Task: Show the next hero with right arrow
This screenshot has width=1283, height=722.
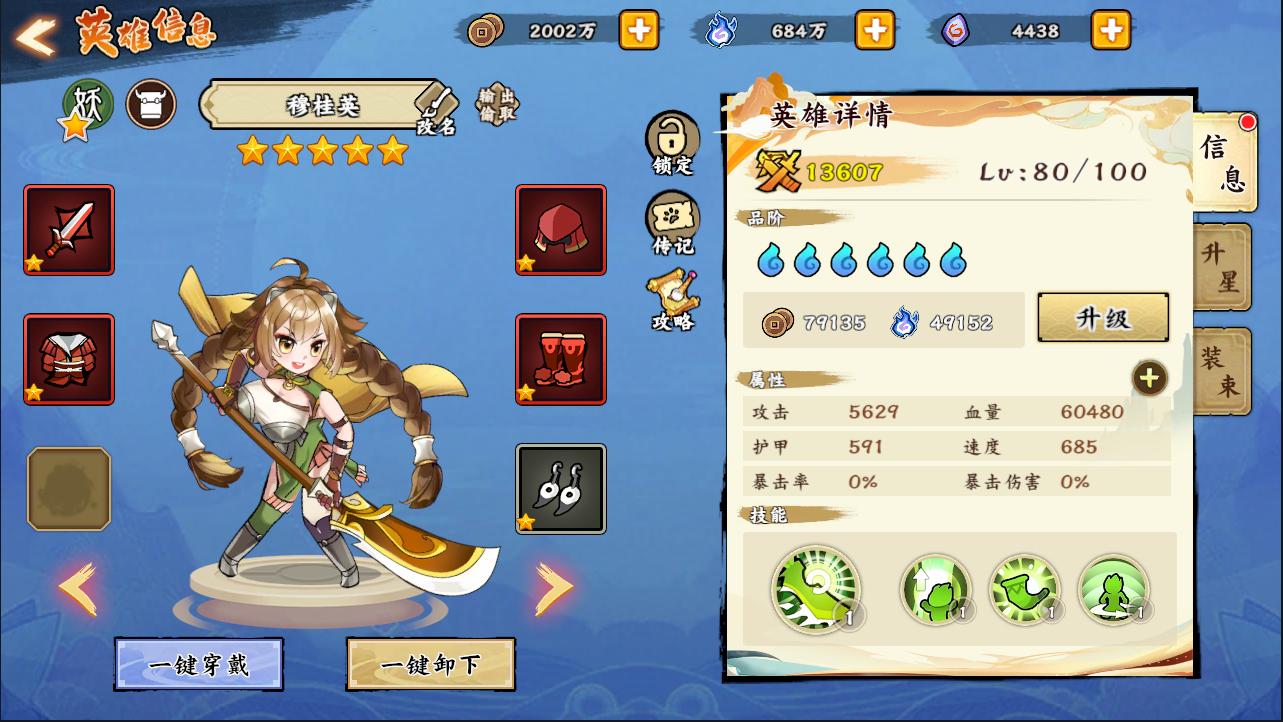Action: (x=553, y=588)
